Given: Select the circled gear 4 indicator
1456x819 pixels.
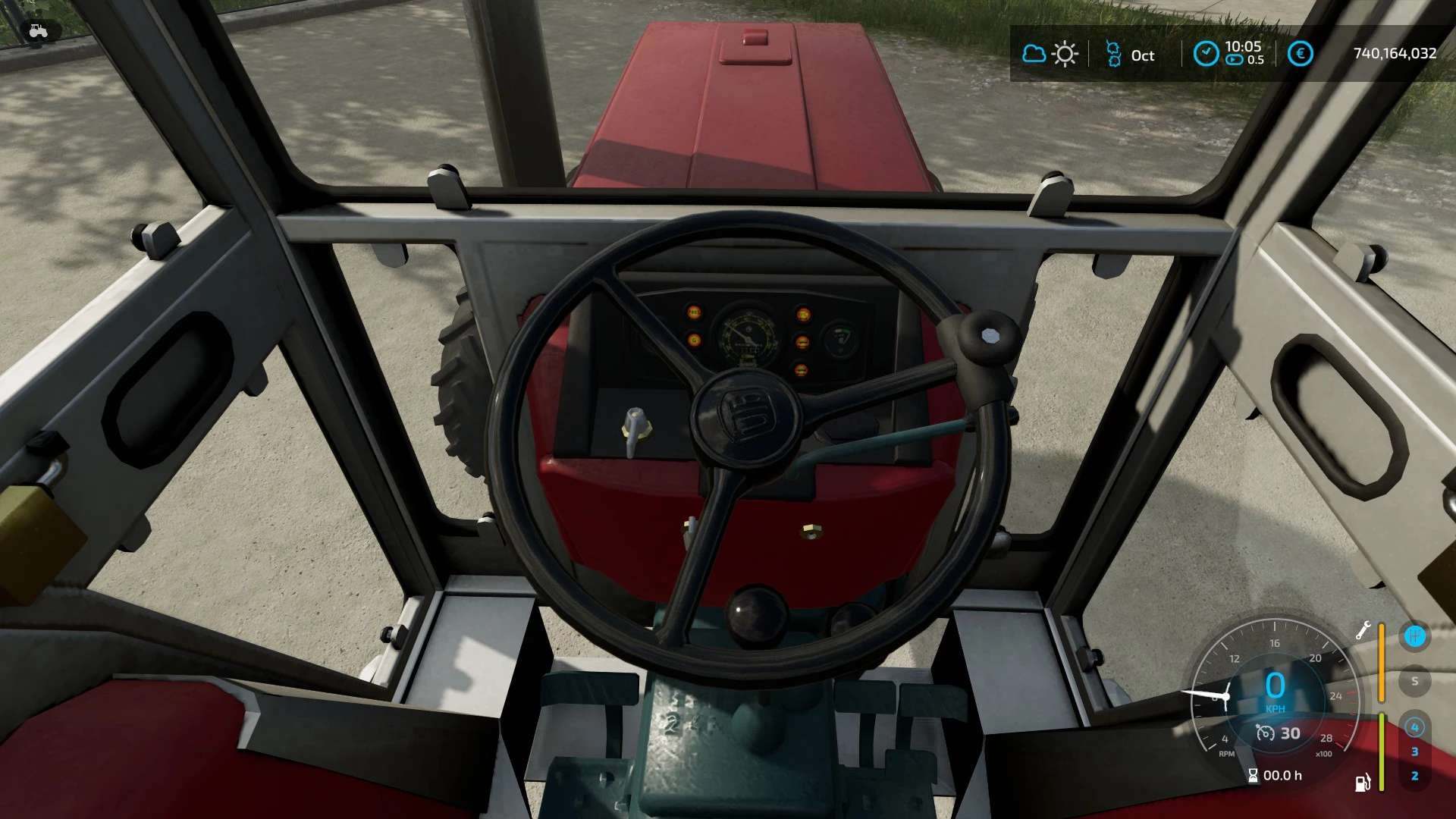Looking at the screenshot, I should tap(1414, 727).
